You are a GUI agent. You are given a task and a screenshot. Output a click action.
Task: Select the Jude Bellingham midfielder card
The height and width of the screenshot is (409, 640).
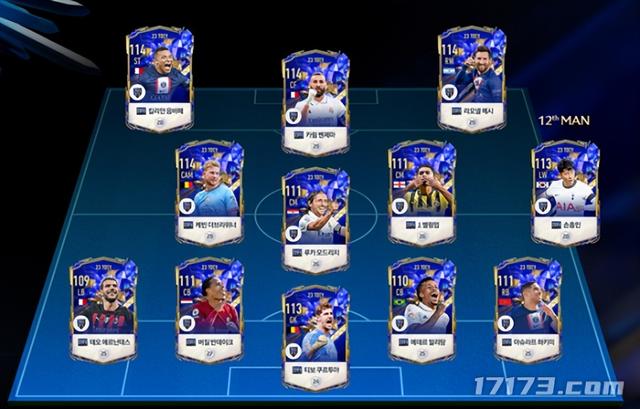422,190
